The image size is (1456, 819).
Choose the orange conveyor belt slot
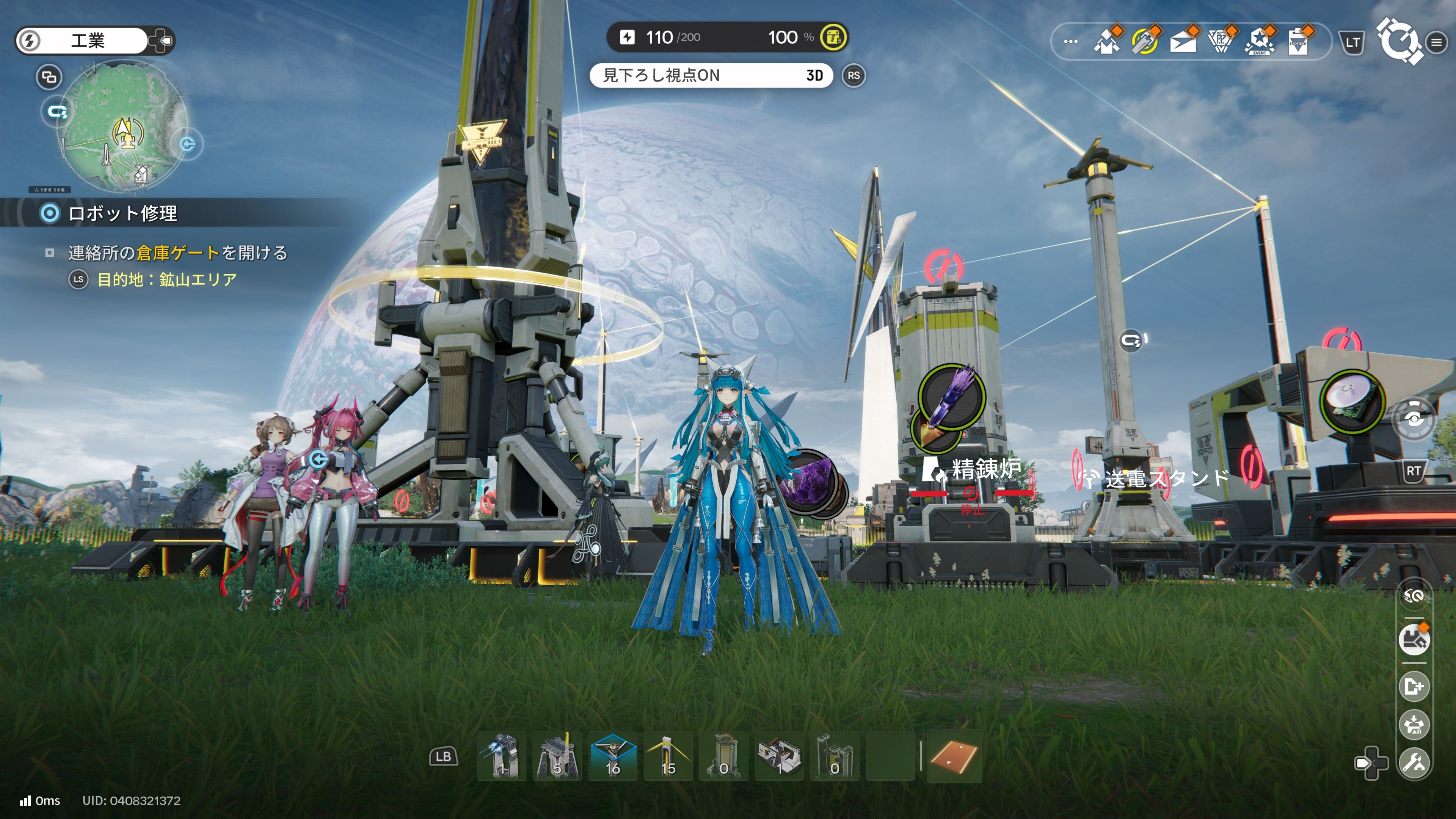pos(954,756)
